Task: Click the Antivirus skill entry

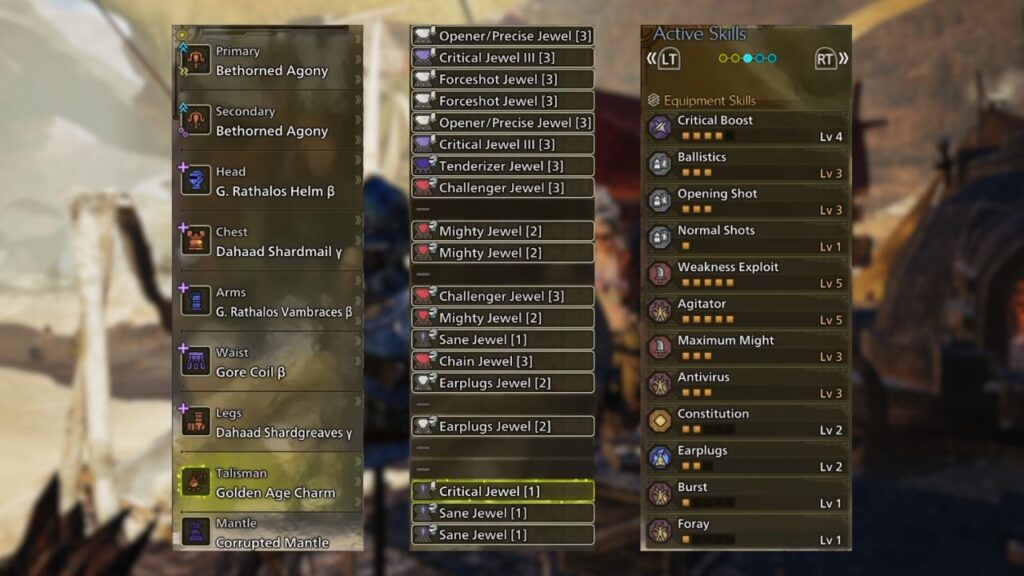Action: click(x=746, y=384)
